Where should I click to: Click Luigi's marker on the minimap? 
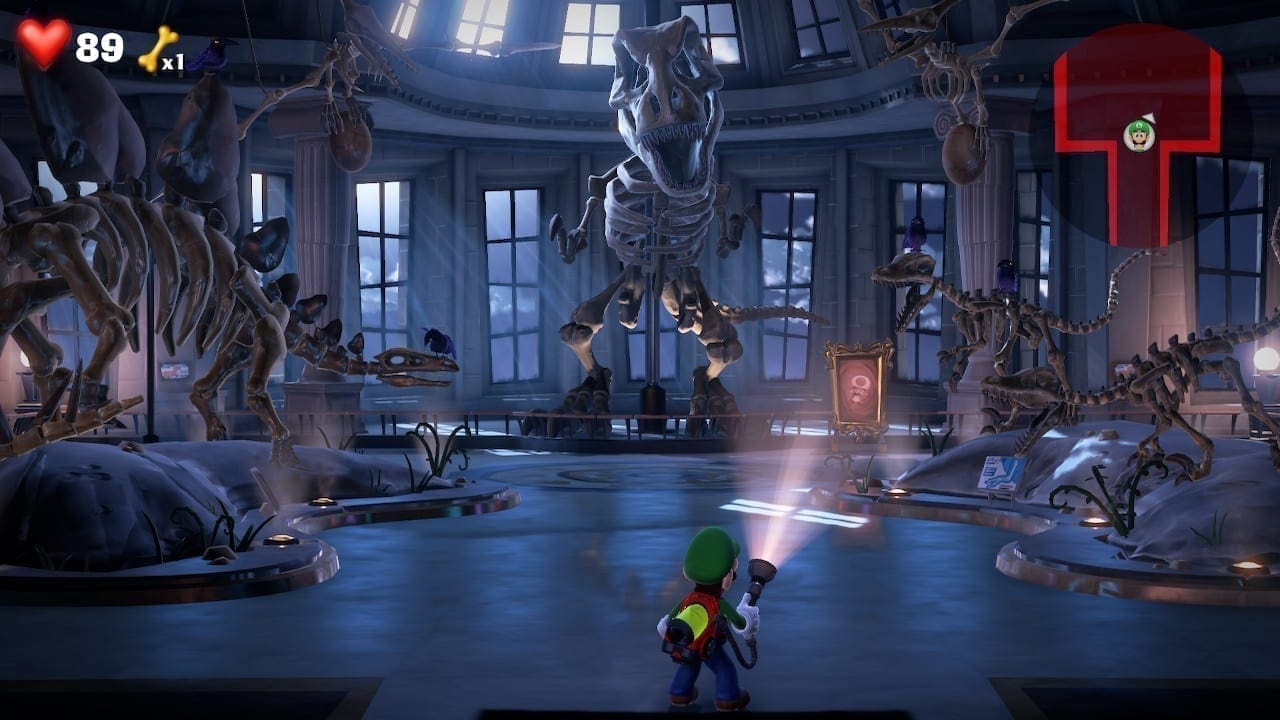(1139, 134)
